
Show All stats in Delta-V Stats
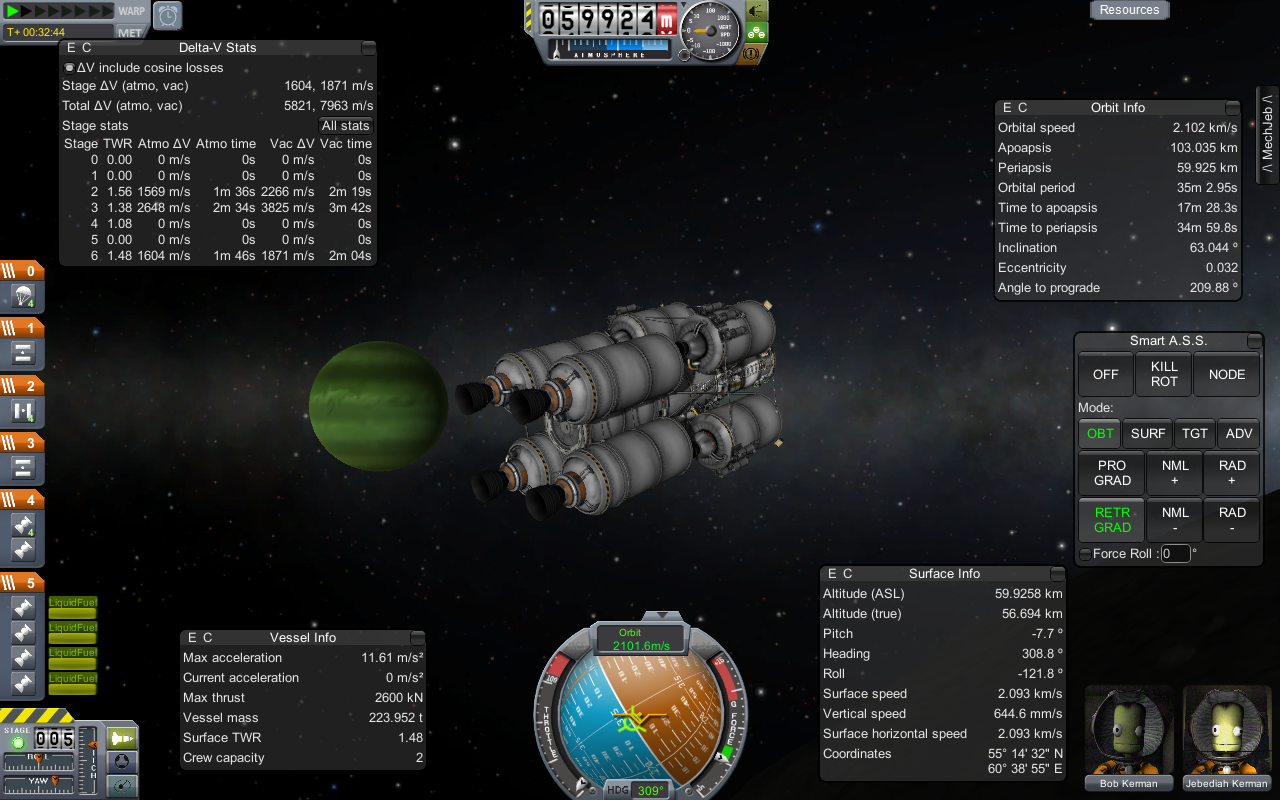tap(346, 126)
